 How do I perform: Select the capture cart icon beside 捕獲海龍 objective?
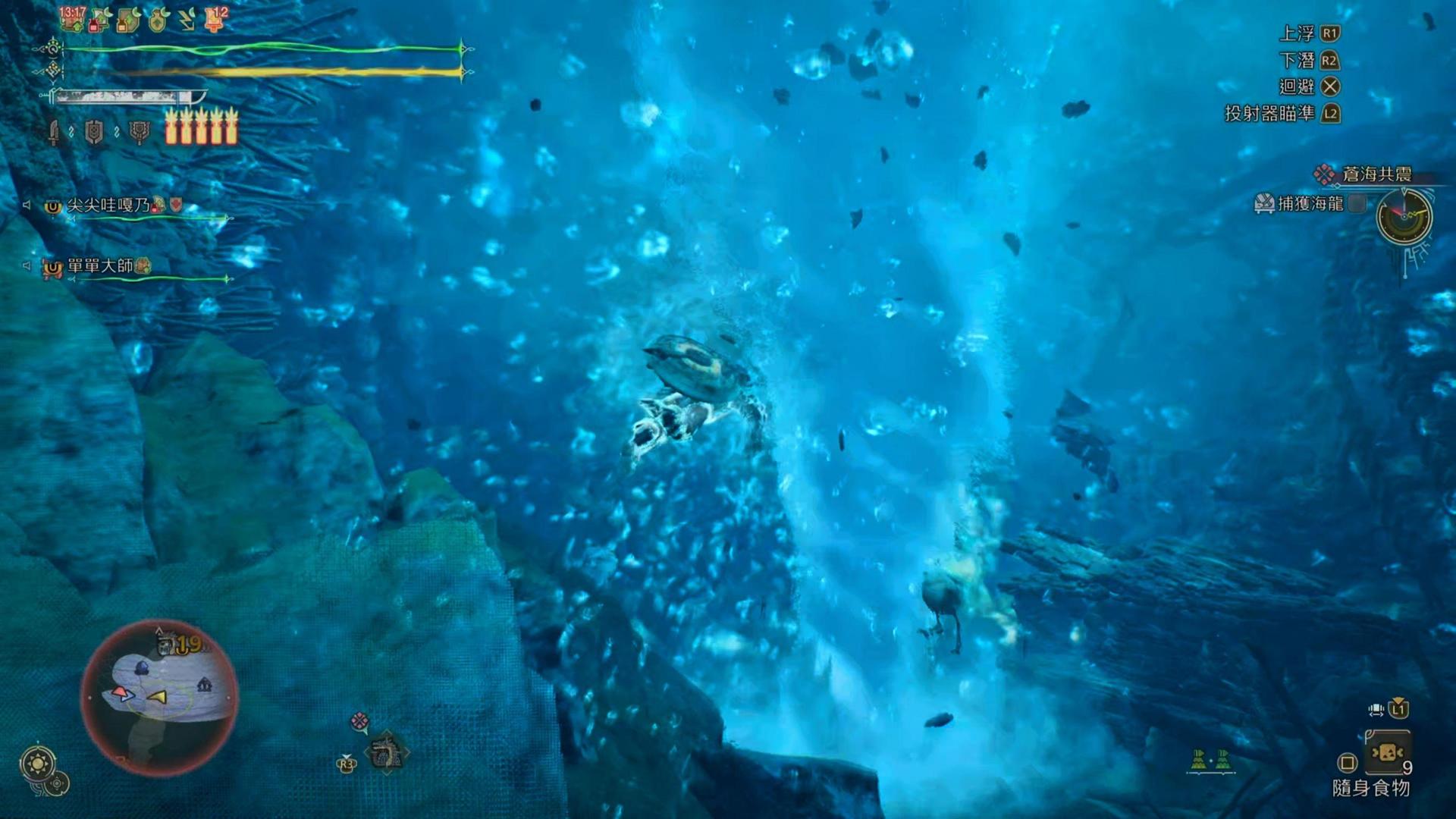pyautogui.click(x=1263, y=203)
